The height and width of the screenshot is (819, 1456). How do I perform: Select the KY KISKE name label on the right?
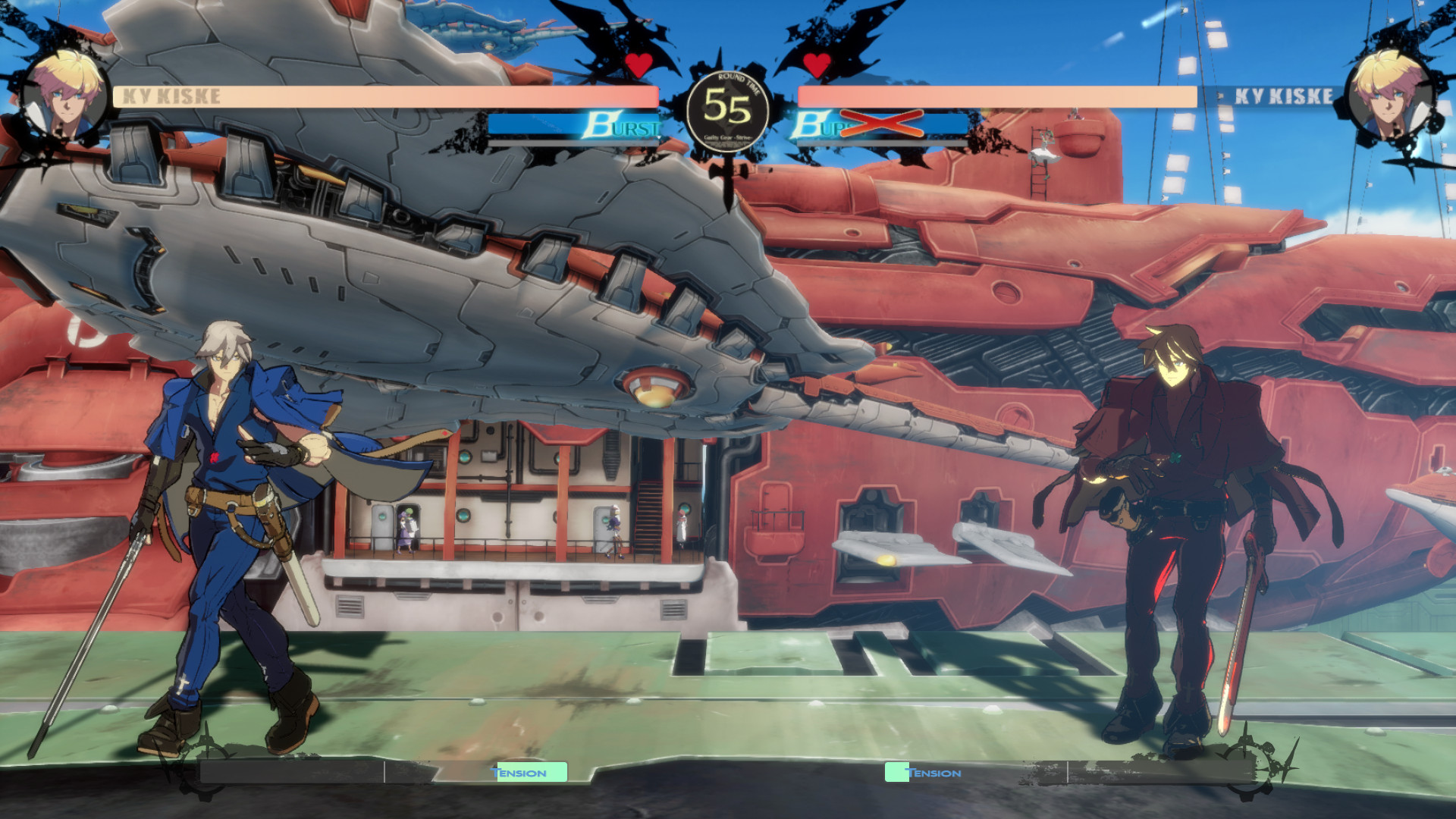coord(1283,96)
